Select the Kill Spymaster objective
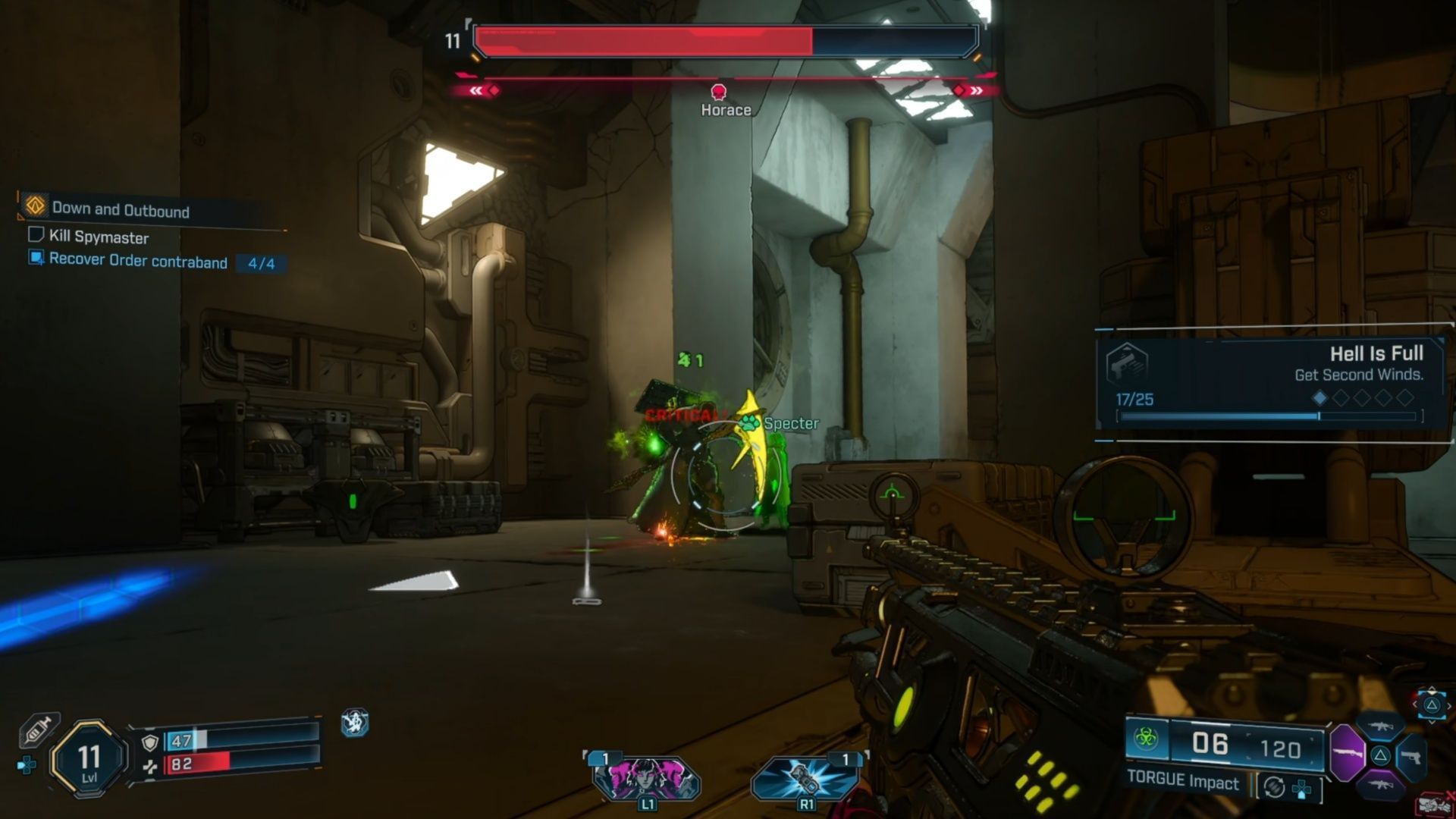Viewport: 1456px width, 819px height. [99, 237]
